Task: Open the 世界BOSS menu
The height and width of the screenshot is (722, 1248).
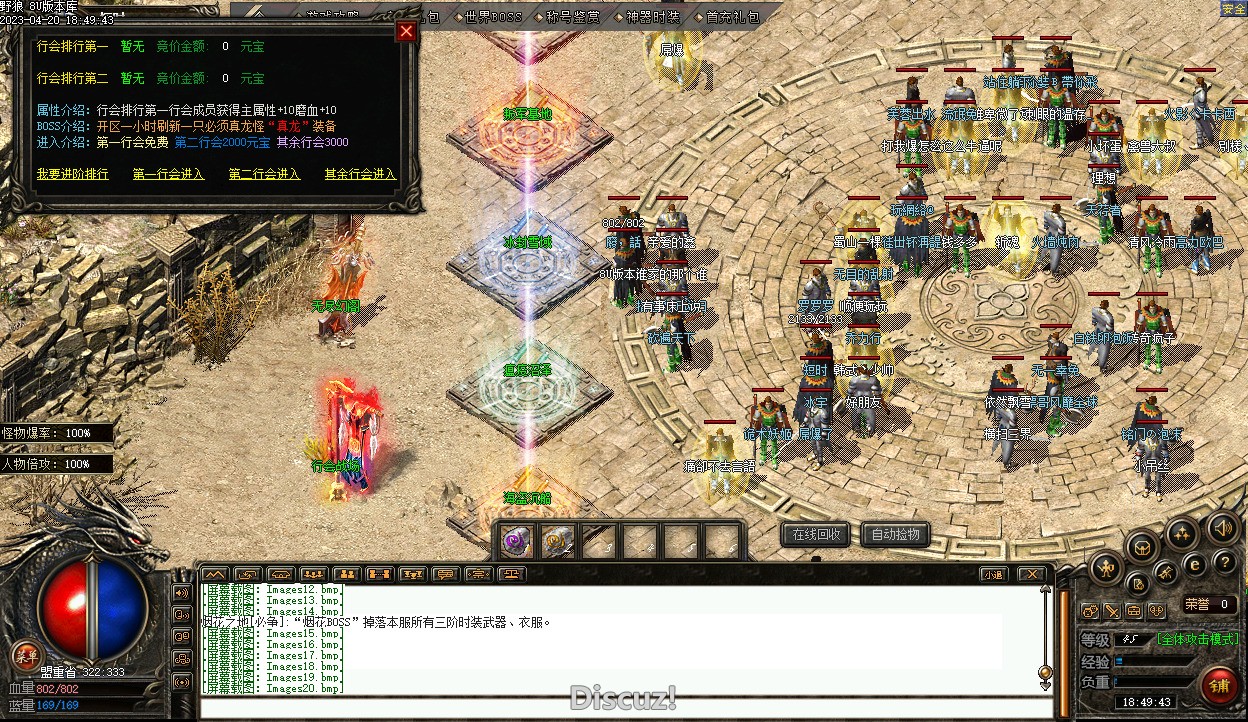Action: pyautogui.click(x=494, y=17)
